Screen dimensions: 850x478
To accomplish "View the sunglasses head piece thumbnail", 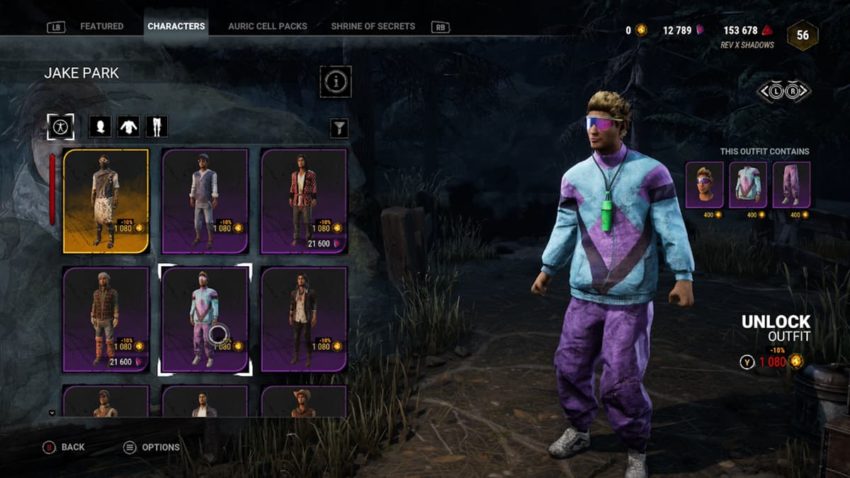I will point(704,184).
